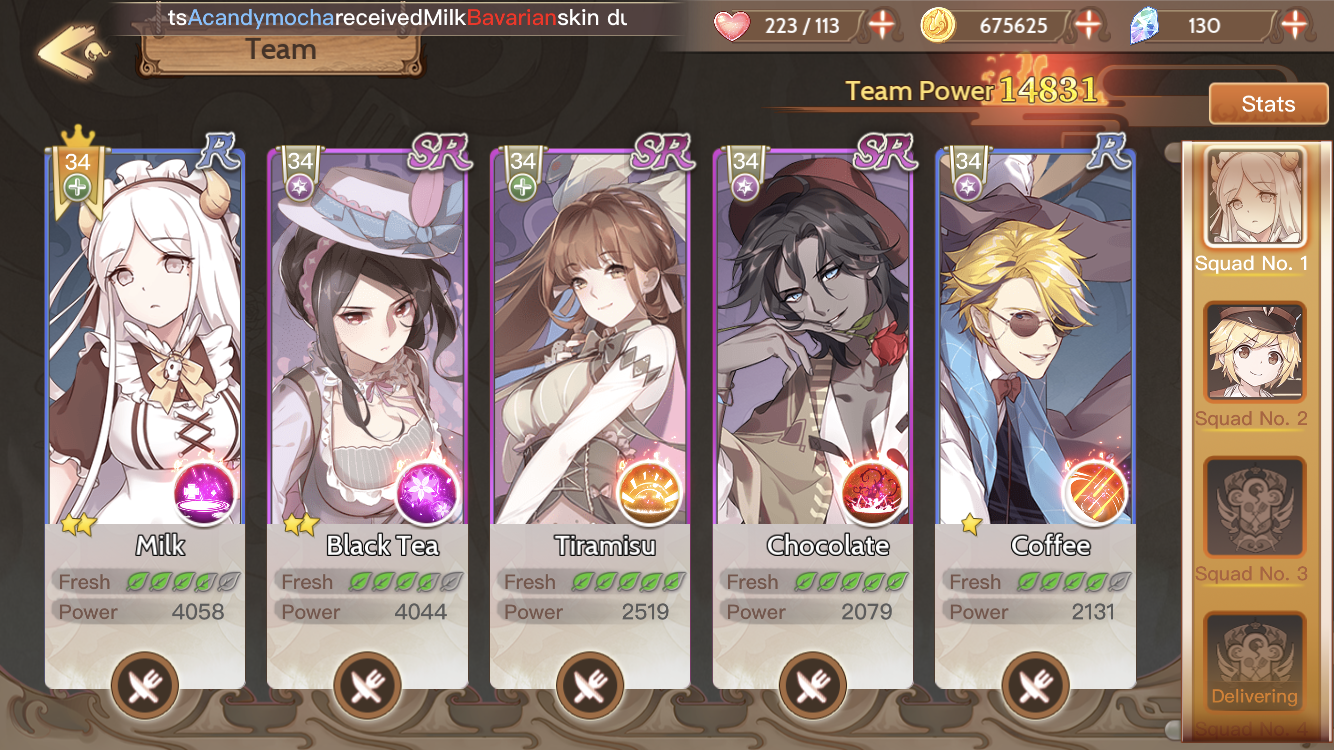Tap Coffee's fiery slash skill icon

click(x=1094, y=493)
